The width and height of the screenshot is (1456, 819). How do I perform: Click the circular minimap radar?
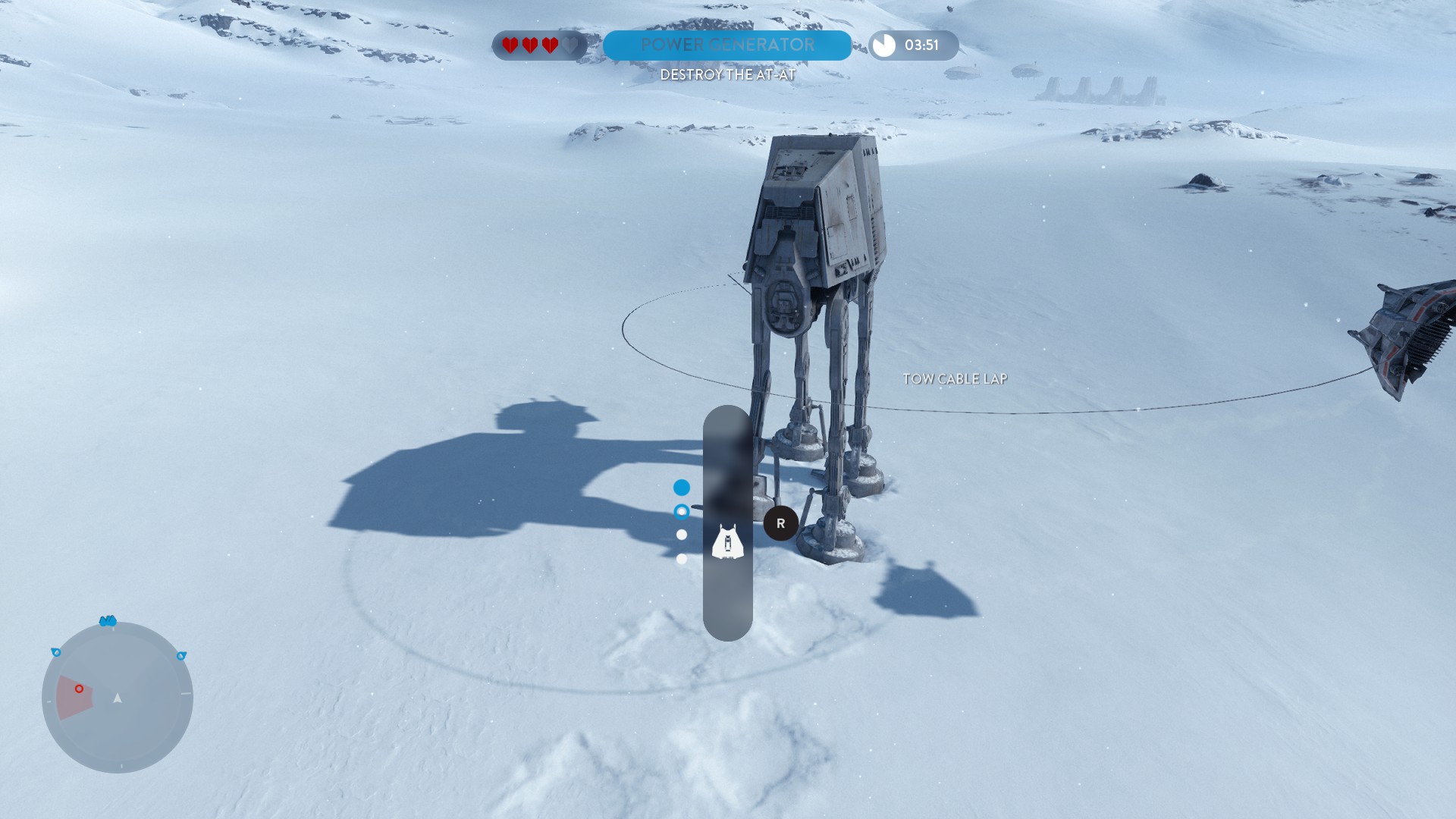click(118, 697)
